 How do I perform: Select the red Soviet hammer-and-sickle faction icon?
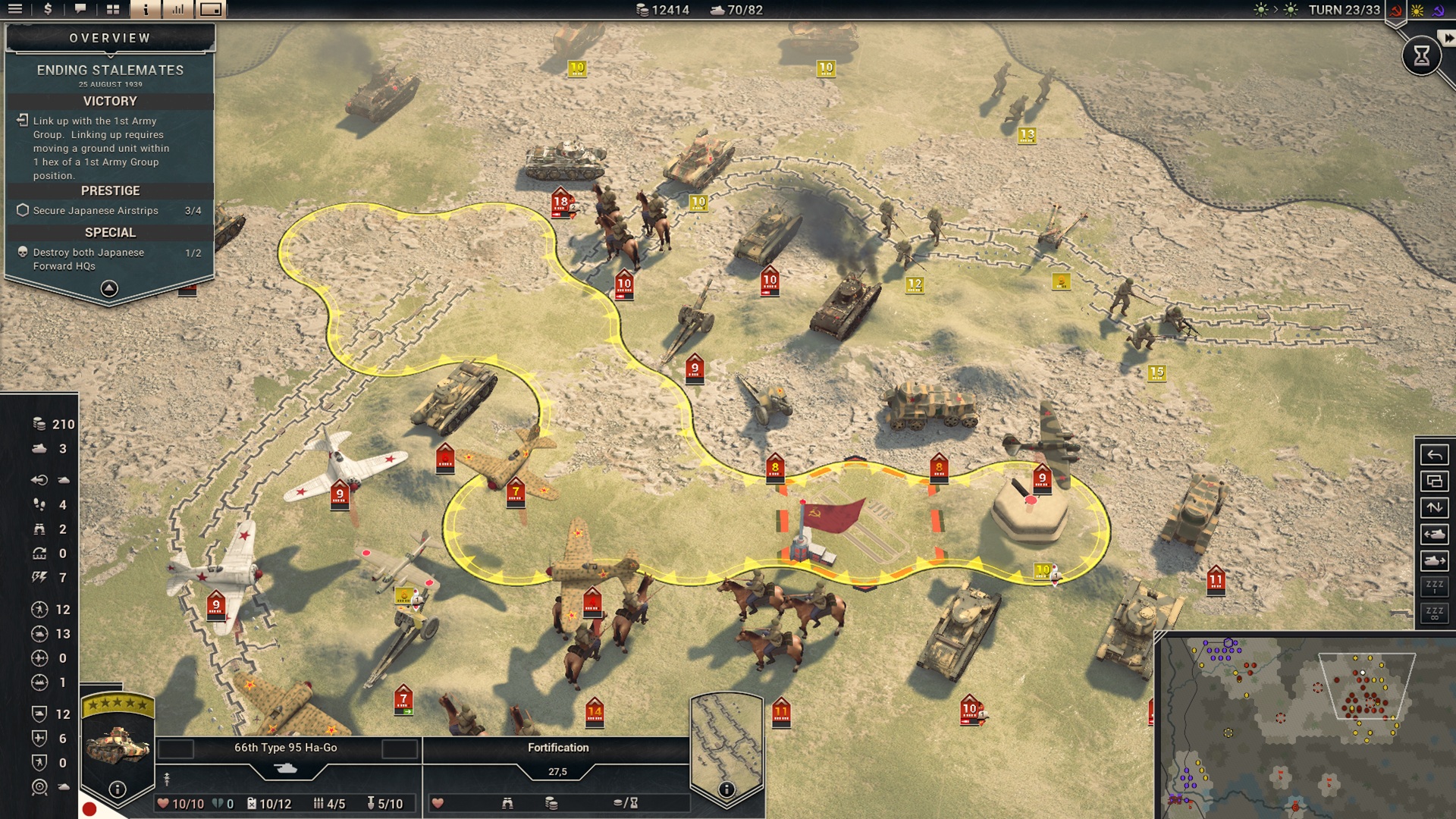click(1396, 11)
